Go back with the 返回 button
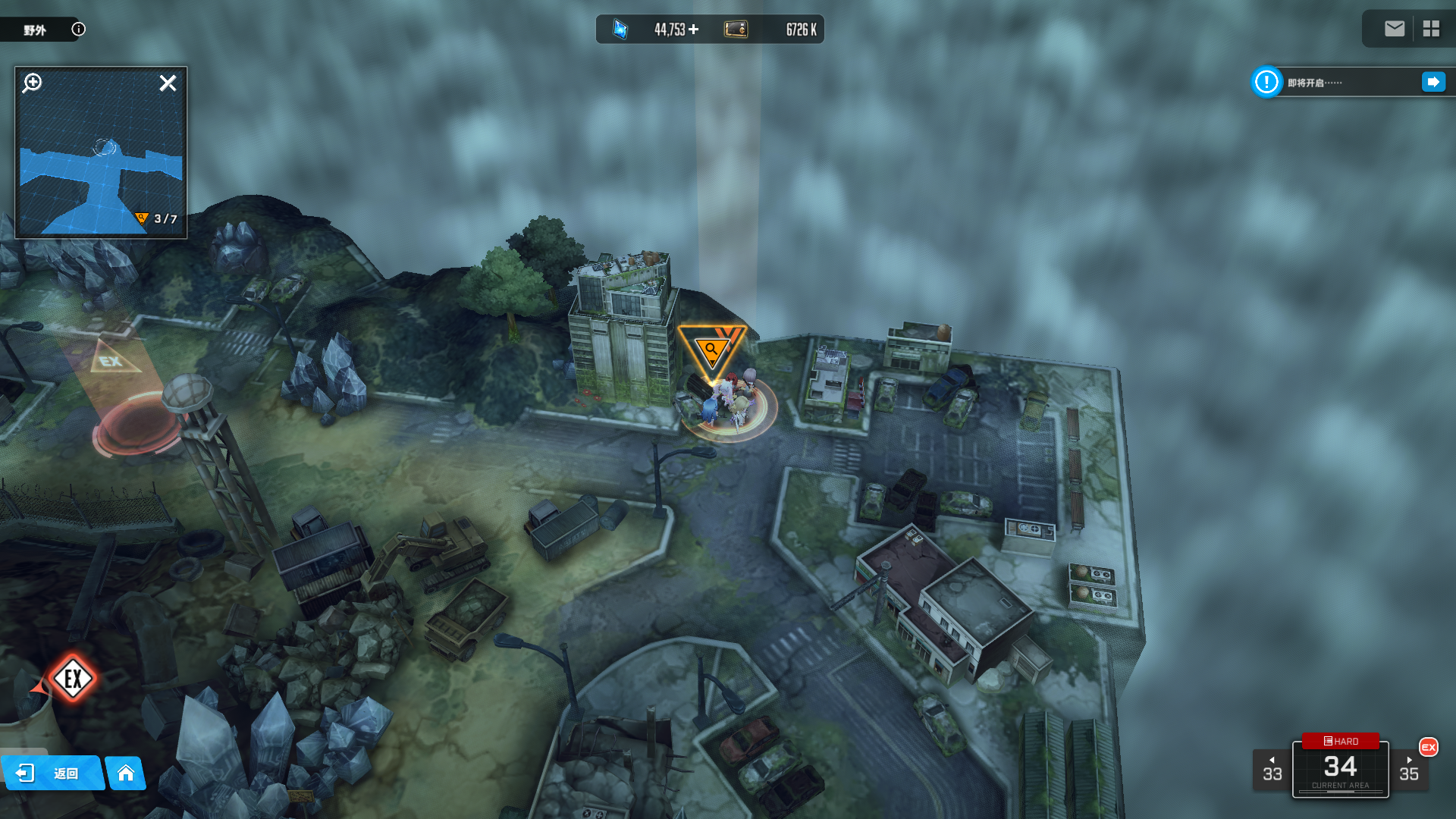Viewport: 1456px width, 819px height. point(52,773)
